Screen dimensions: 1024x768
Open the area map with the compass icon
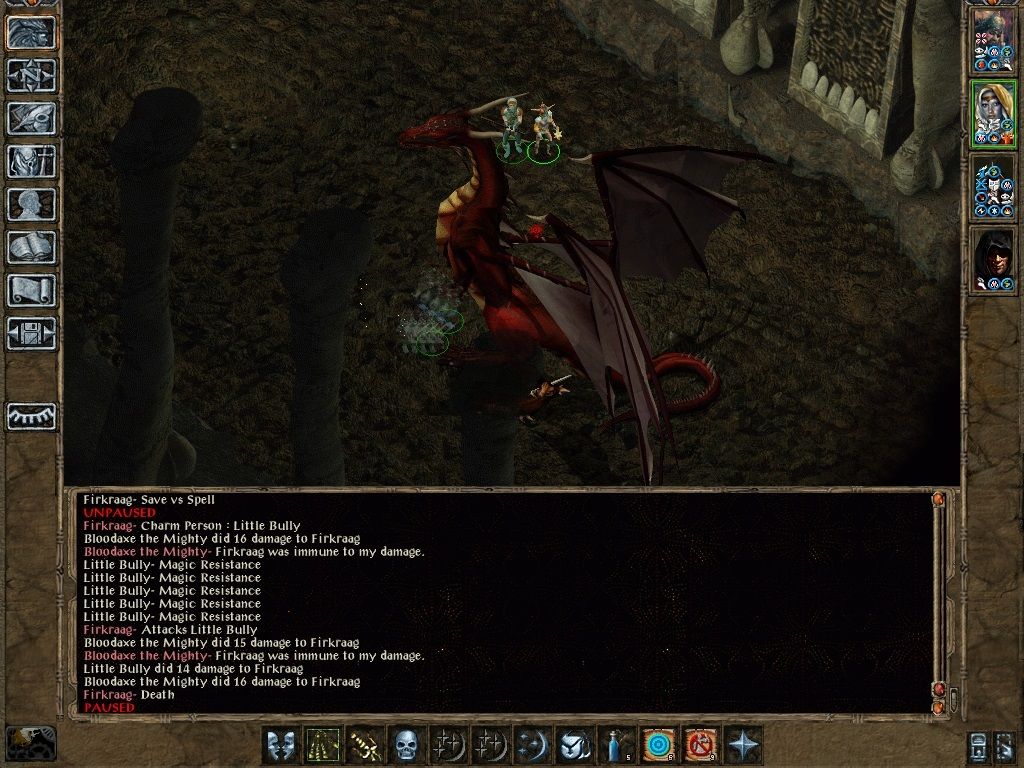pos(31,75)
